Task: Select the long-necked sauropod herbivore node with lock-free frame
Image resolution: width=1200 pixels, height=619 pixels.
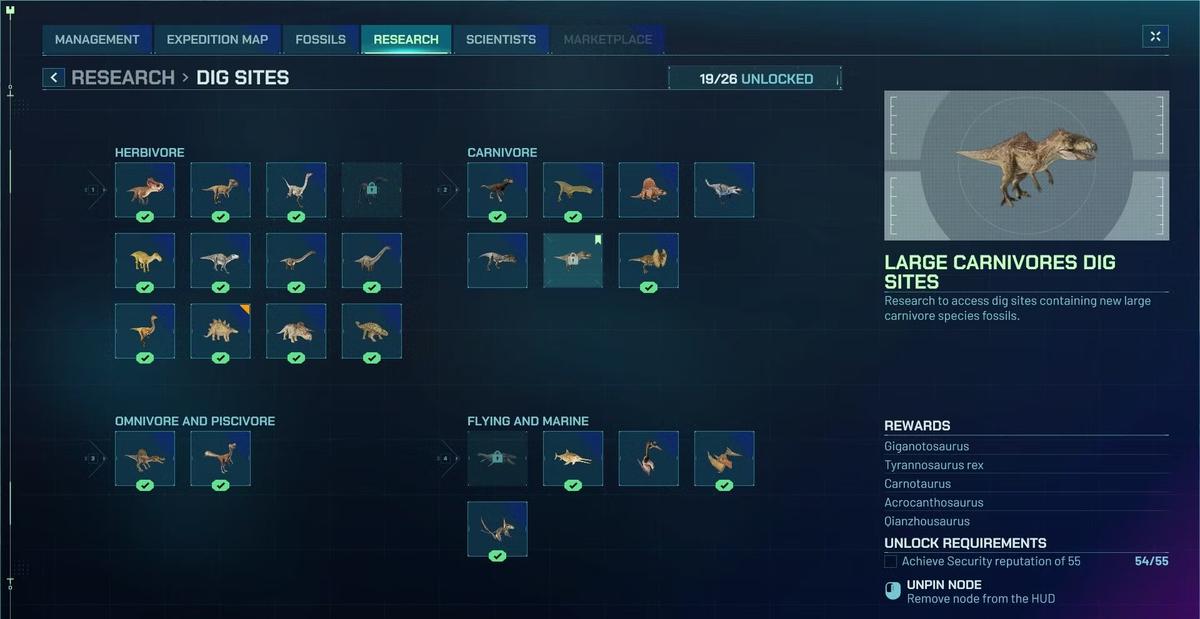Action: click(x=372, y=260)
